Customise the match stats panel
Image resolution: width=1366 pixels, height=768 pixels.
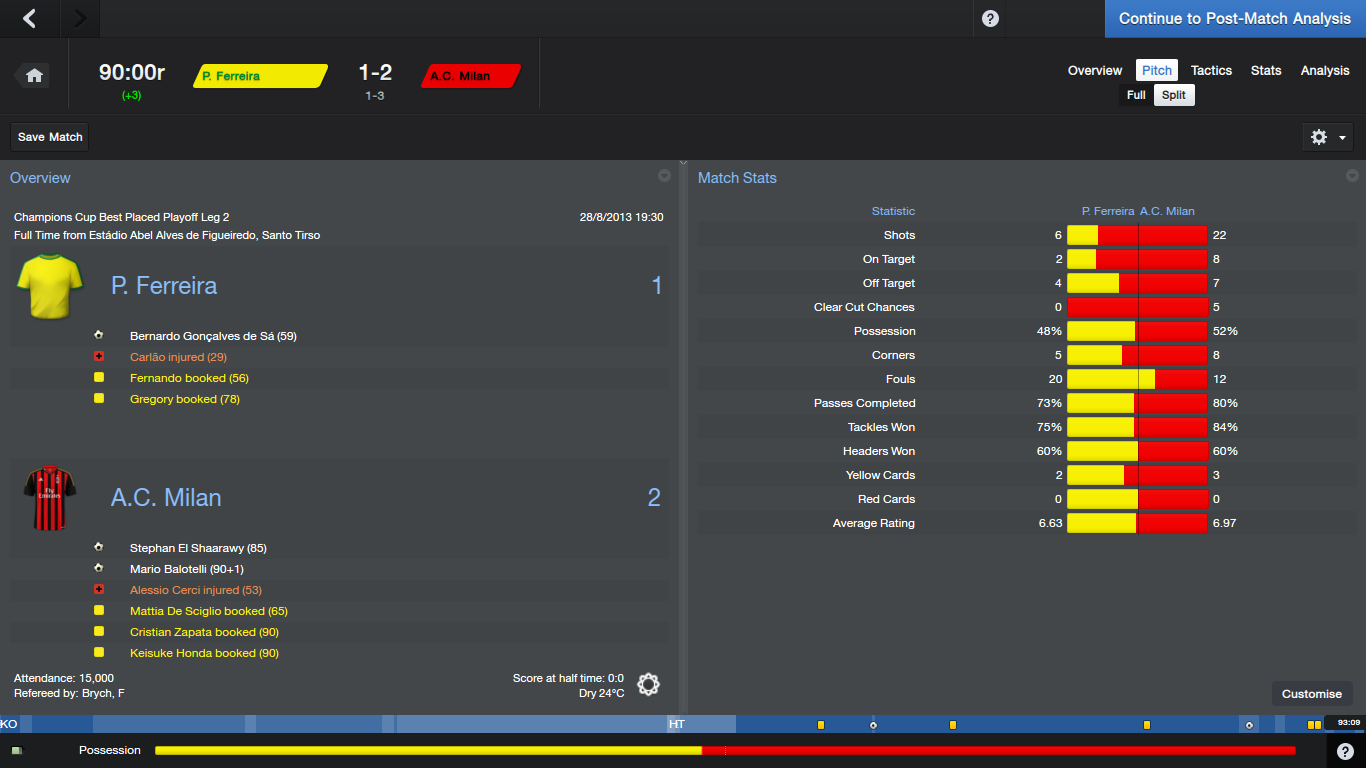(x=1312, y=694)
